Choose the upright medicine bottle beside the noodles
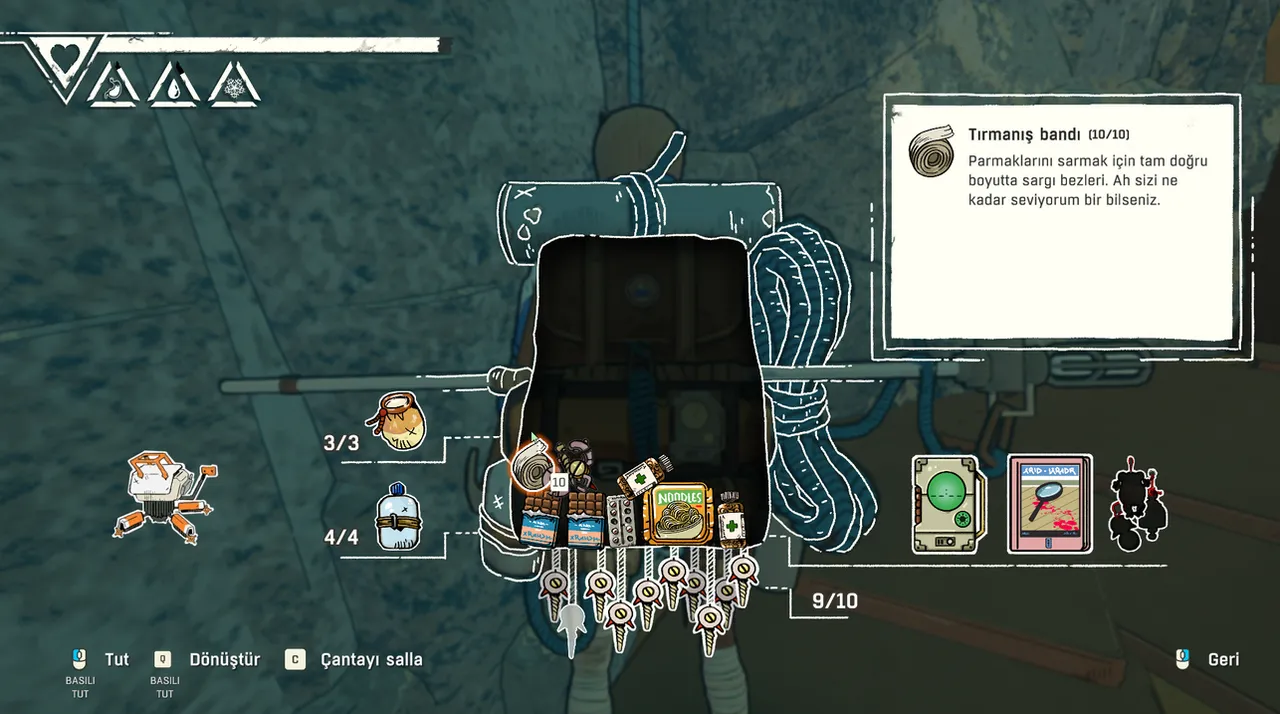This screenshot has height=714, width=1280. [x=731, y=517]
